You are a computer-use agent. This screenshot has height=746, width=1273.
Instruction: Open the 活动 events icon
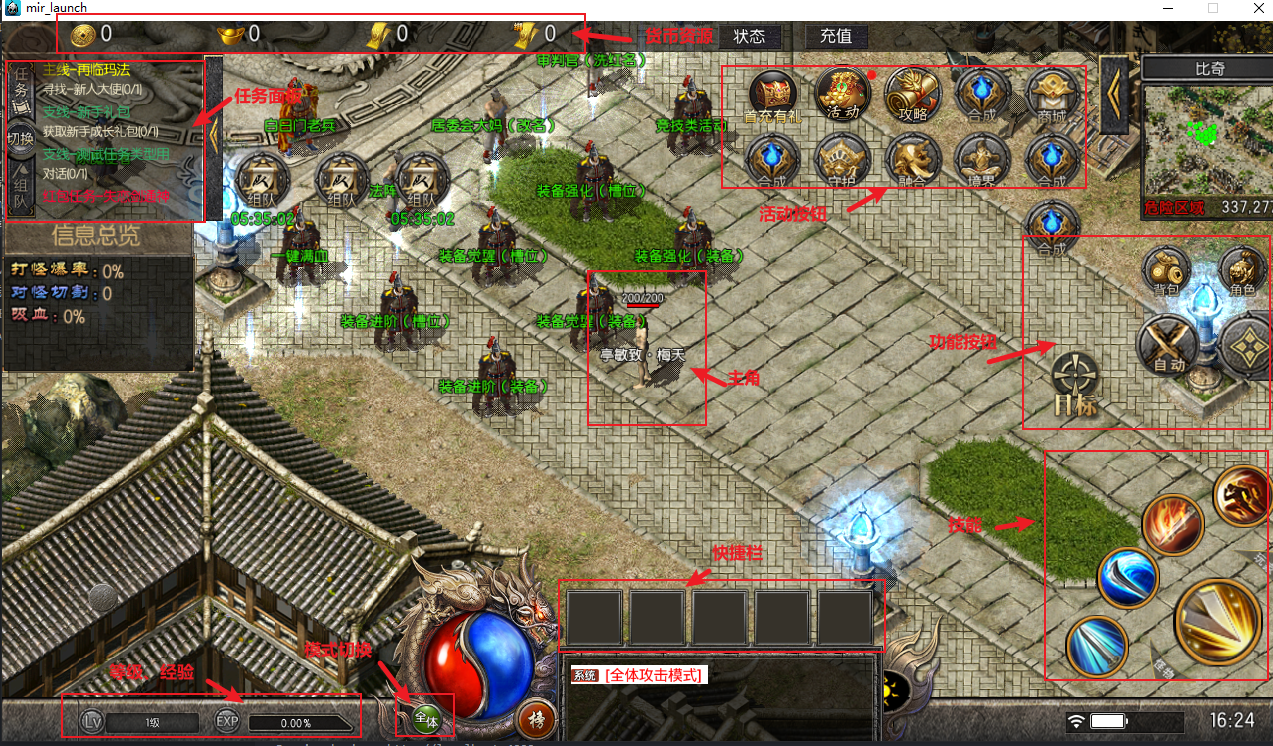click(x=843, y=93)
